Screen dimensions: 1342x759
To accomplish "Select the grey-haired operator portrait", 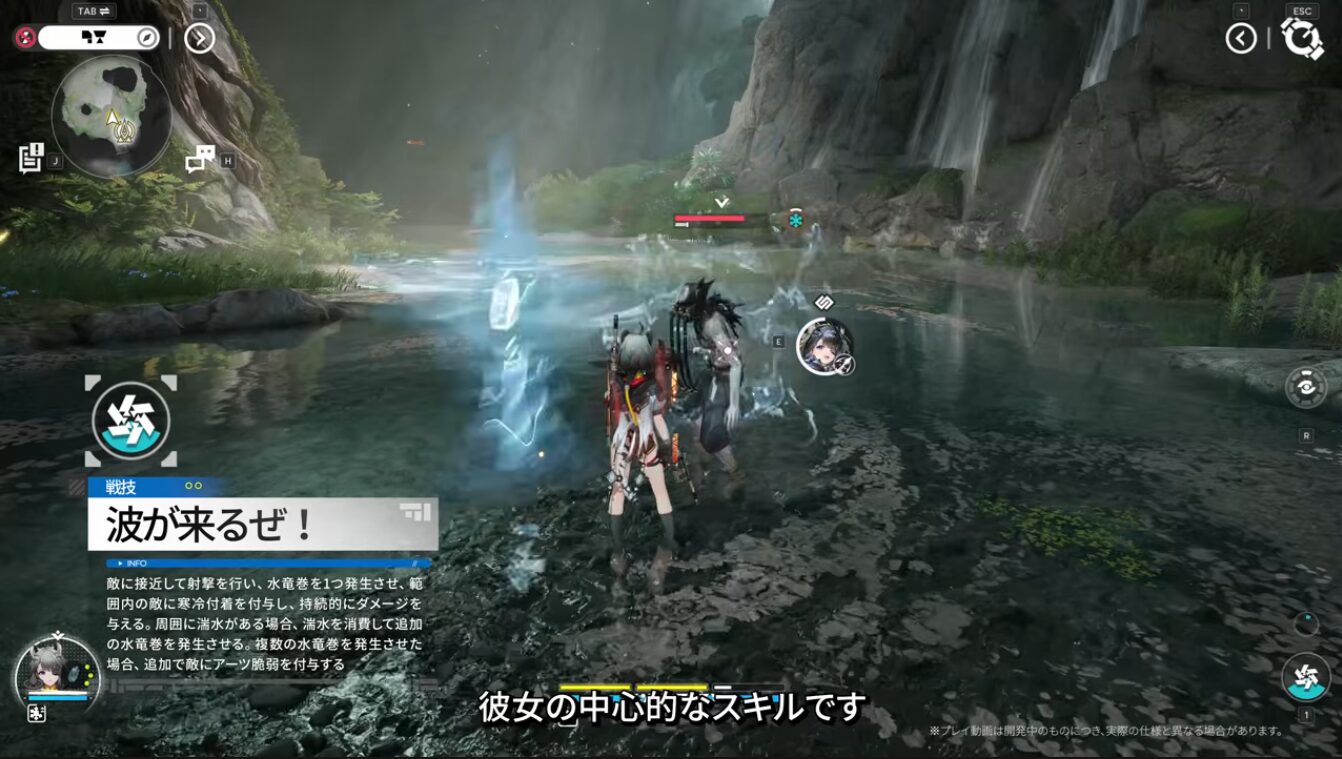I will pyautogui.click(x=57, y=671).
